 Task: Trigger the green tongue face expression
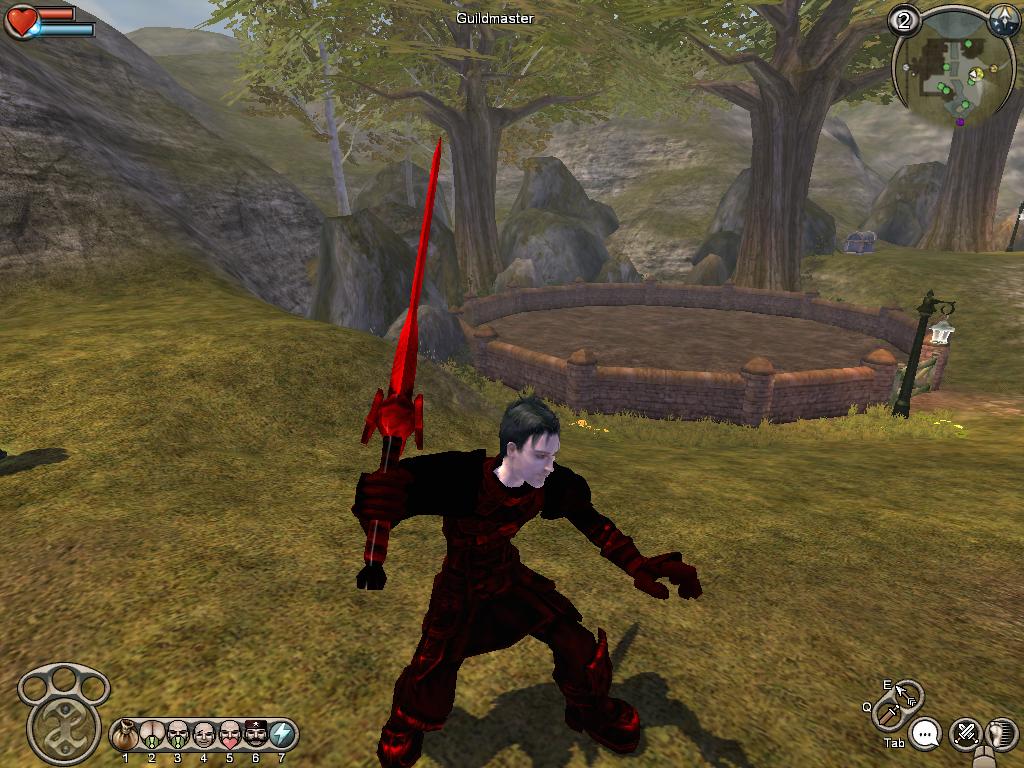coord(178,735)
